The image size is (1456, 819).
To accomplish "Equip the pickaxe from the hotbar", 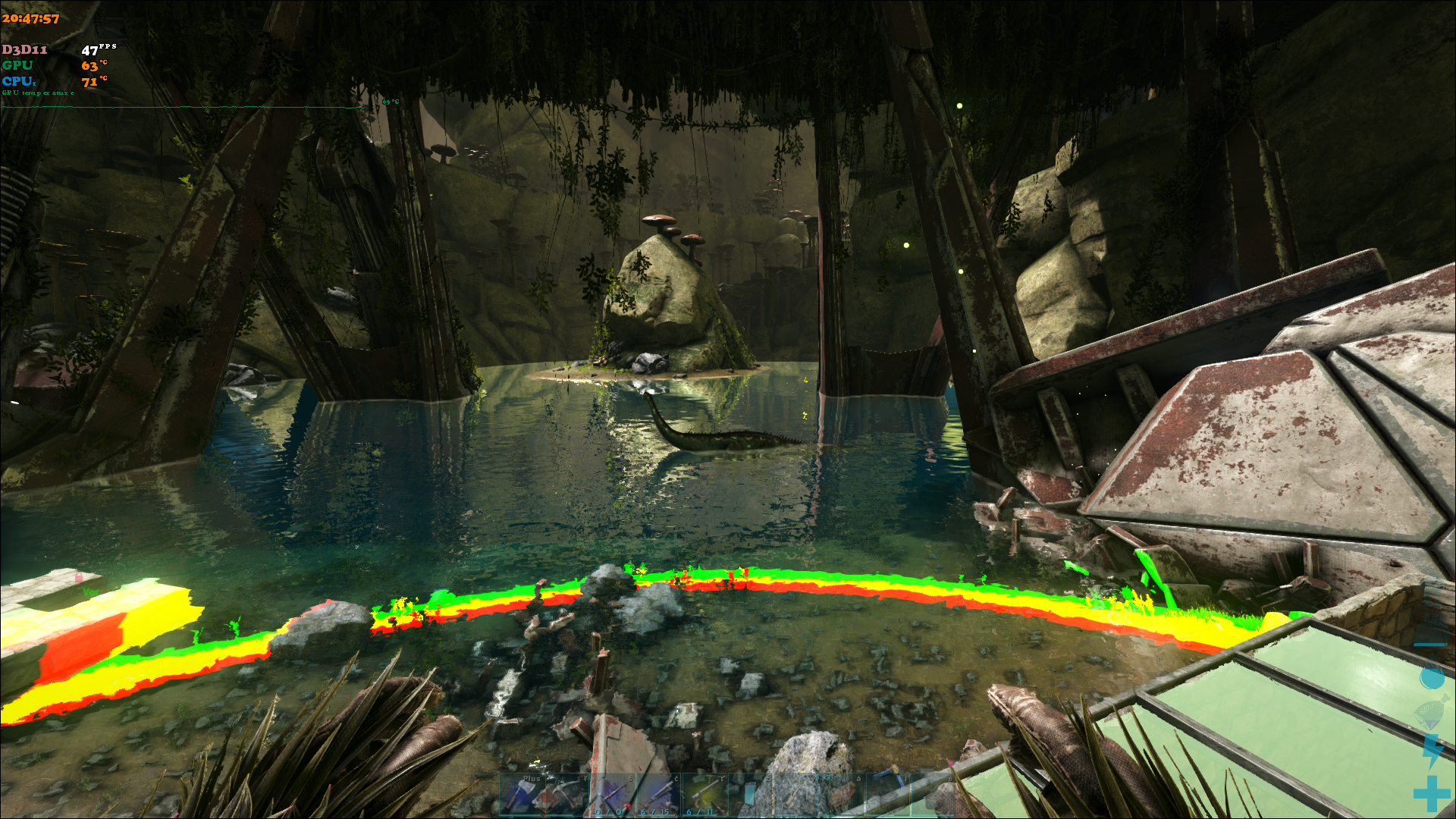I will tap(567, 795).
